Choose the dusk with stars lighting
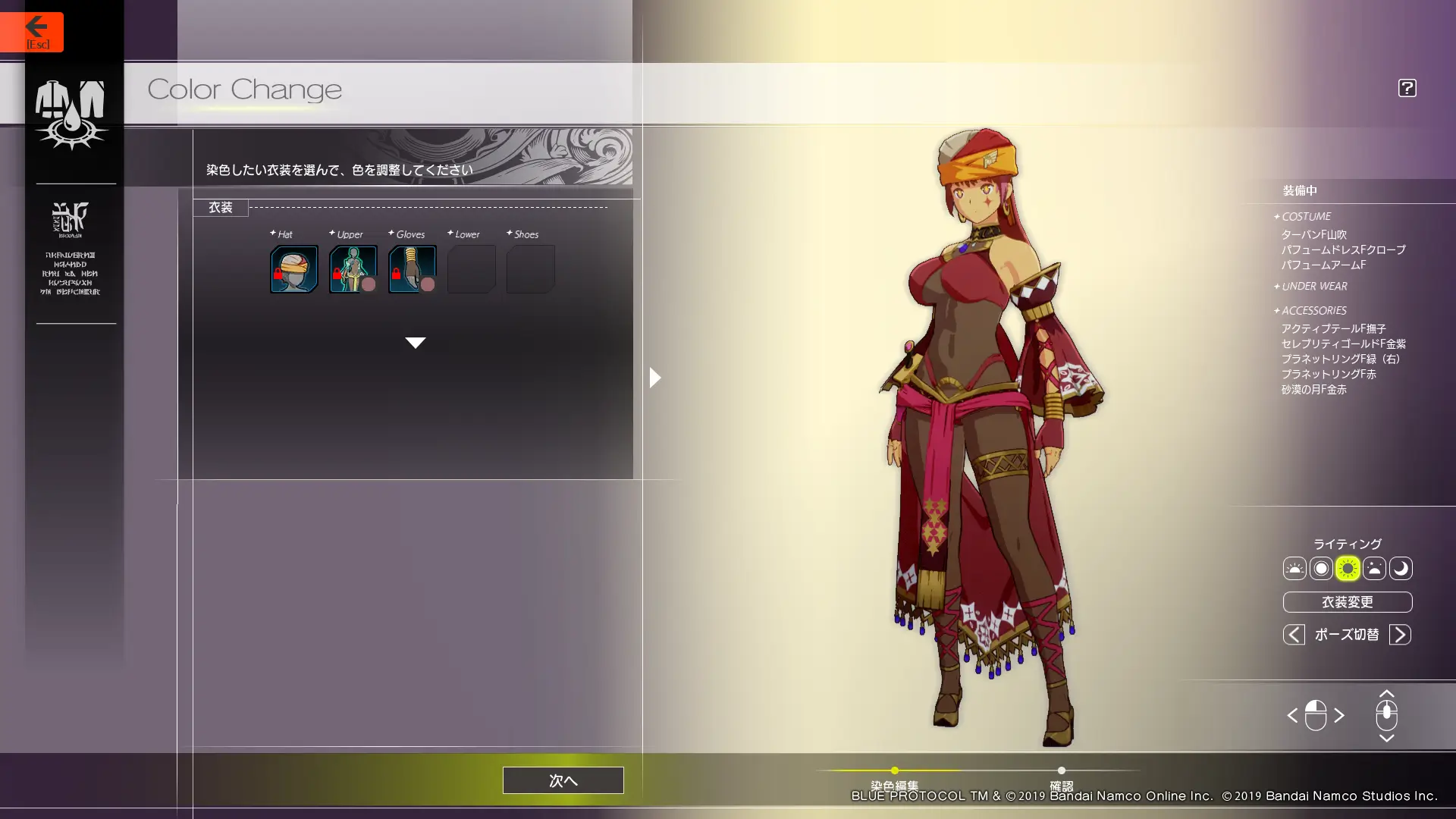The width and height of the screenshot is (1456, 819). pos(1374,569)
